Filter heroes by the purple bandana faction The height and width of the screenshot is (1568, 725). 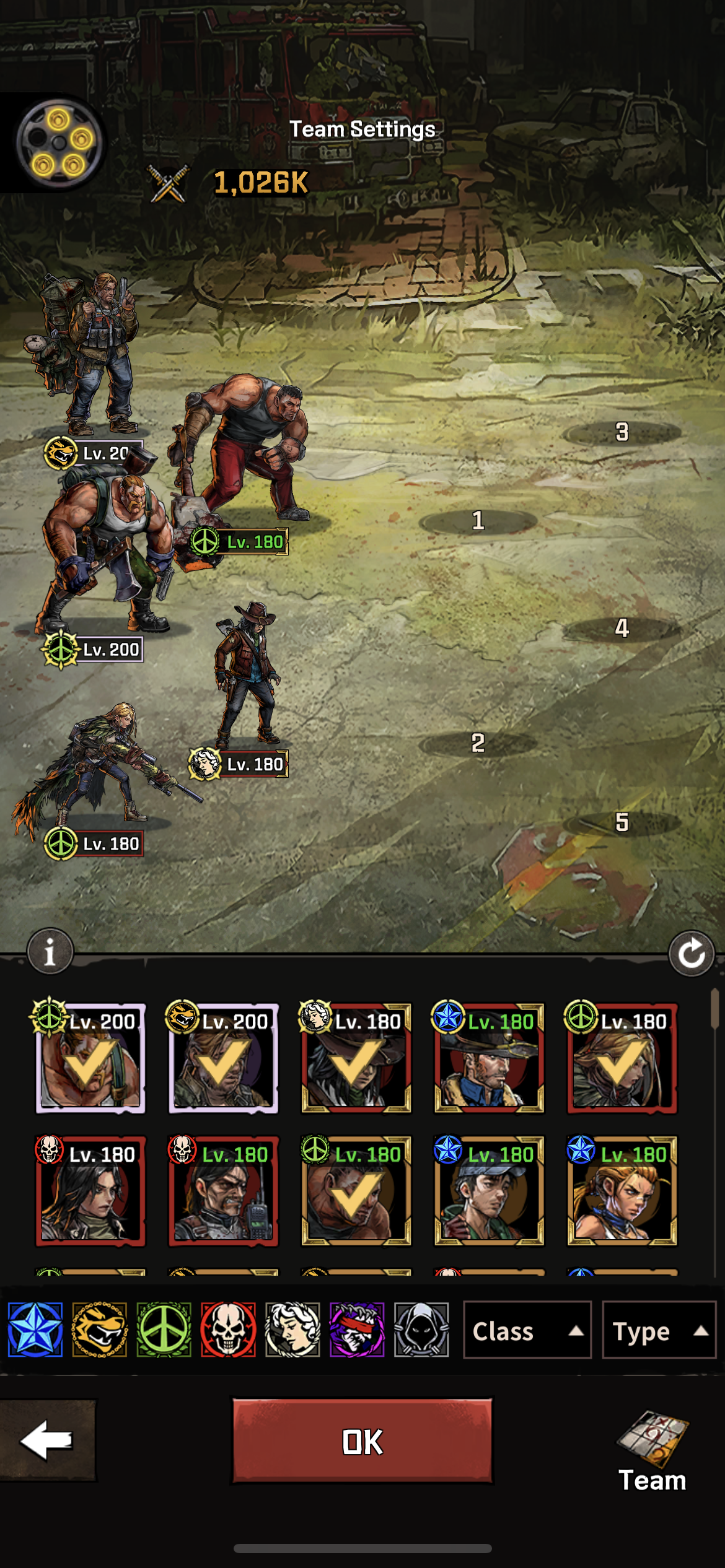[x=357, y=1330]
